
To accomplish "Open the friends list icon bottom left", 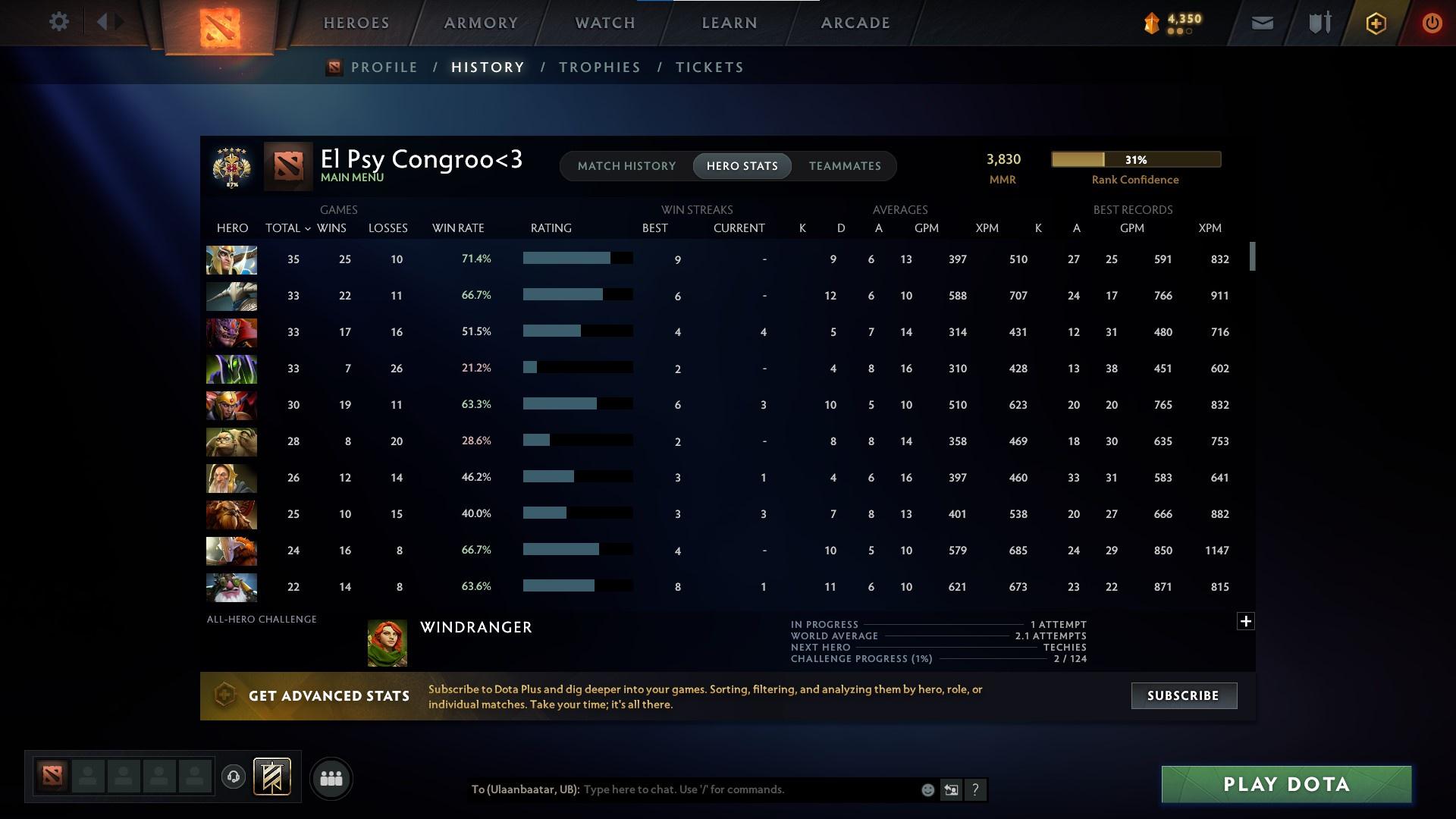I will (x=331, y=778).
